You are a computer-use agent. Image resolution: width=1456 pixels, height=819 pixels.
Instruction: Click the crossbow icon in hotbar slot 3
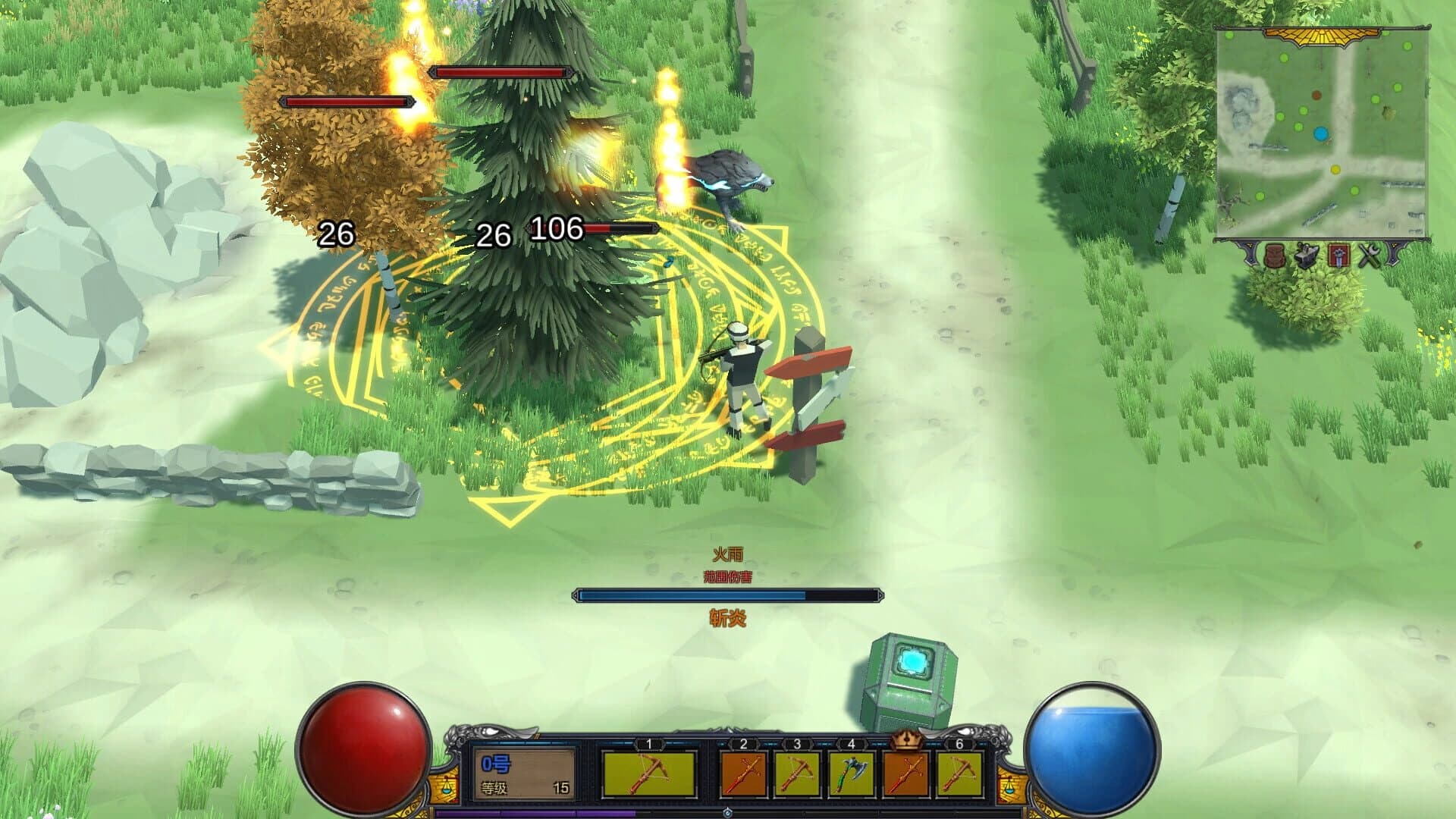(799, 773)
